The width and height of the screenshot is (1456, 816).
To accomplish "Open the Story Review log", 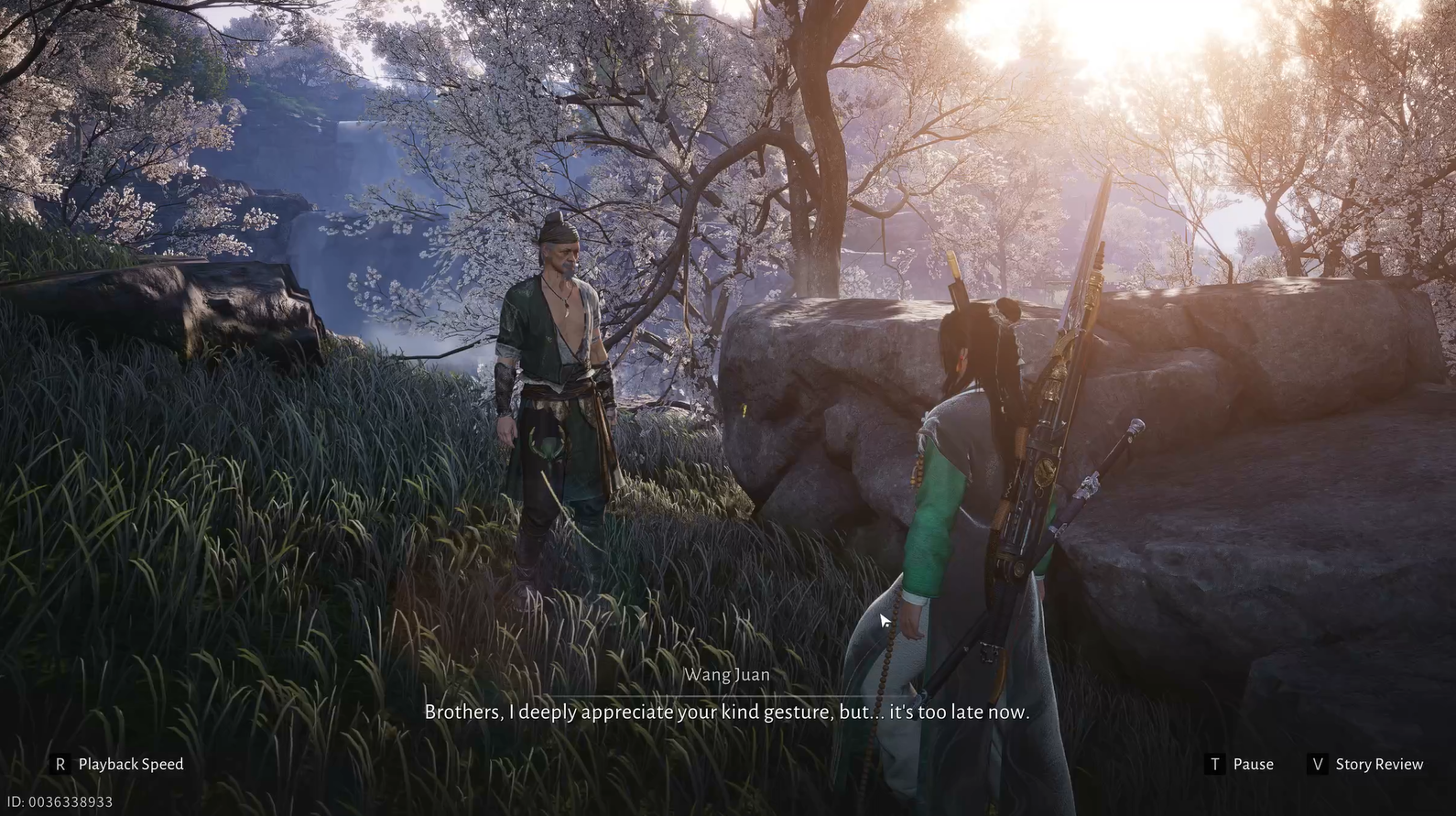I will [x=1366, y=764].
